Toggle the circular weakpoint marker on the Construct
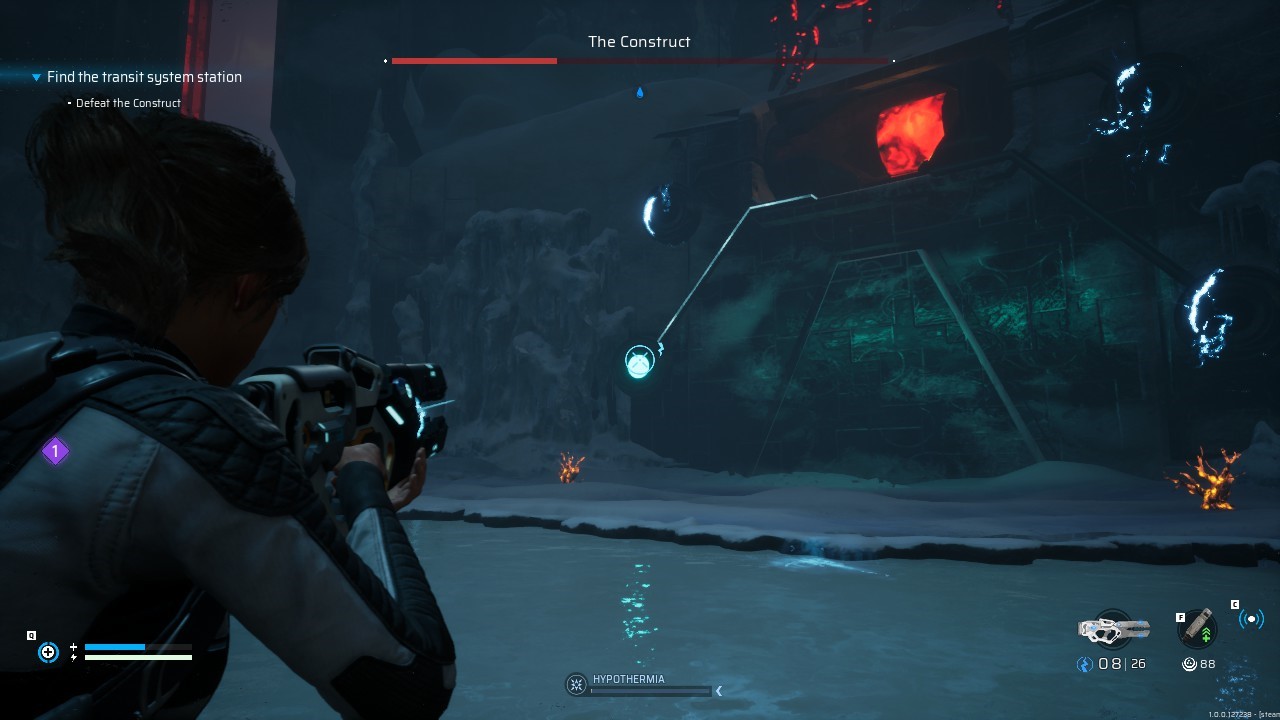 [639, 361]
